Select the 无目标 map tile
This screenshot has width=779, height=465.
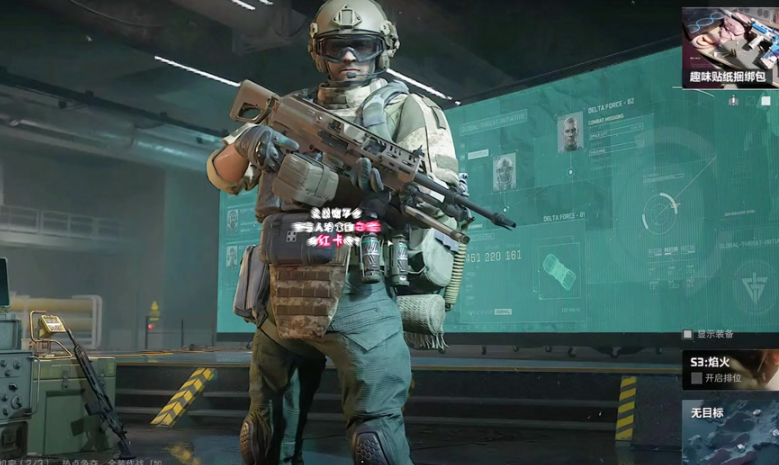(x=731, y=430)
